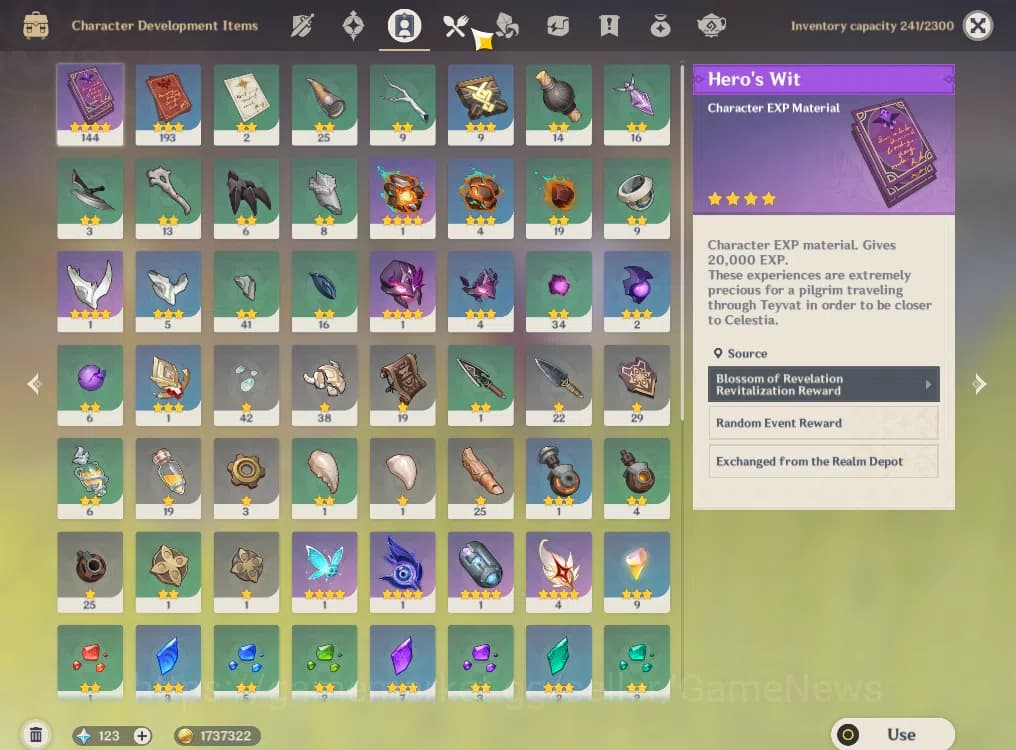Open the Weapons inventory tab
The height and width of the screenshot is (750, 1016).
click(302, 26)
